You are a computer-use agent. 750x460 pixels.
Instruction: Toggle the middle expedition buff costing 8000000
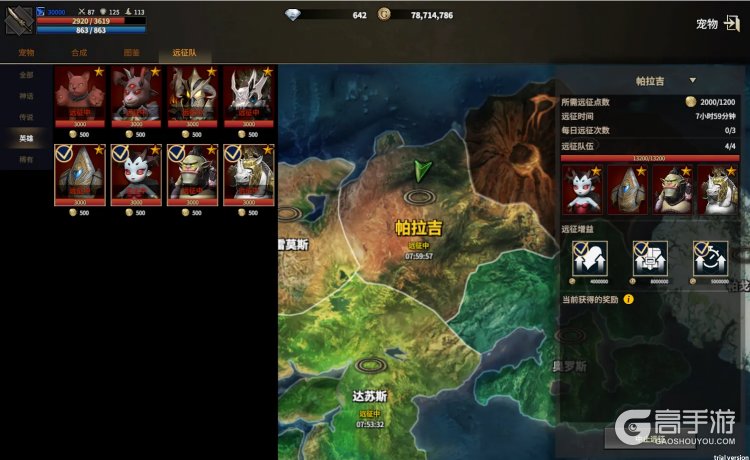[x=646, y=260]
